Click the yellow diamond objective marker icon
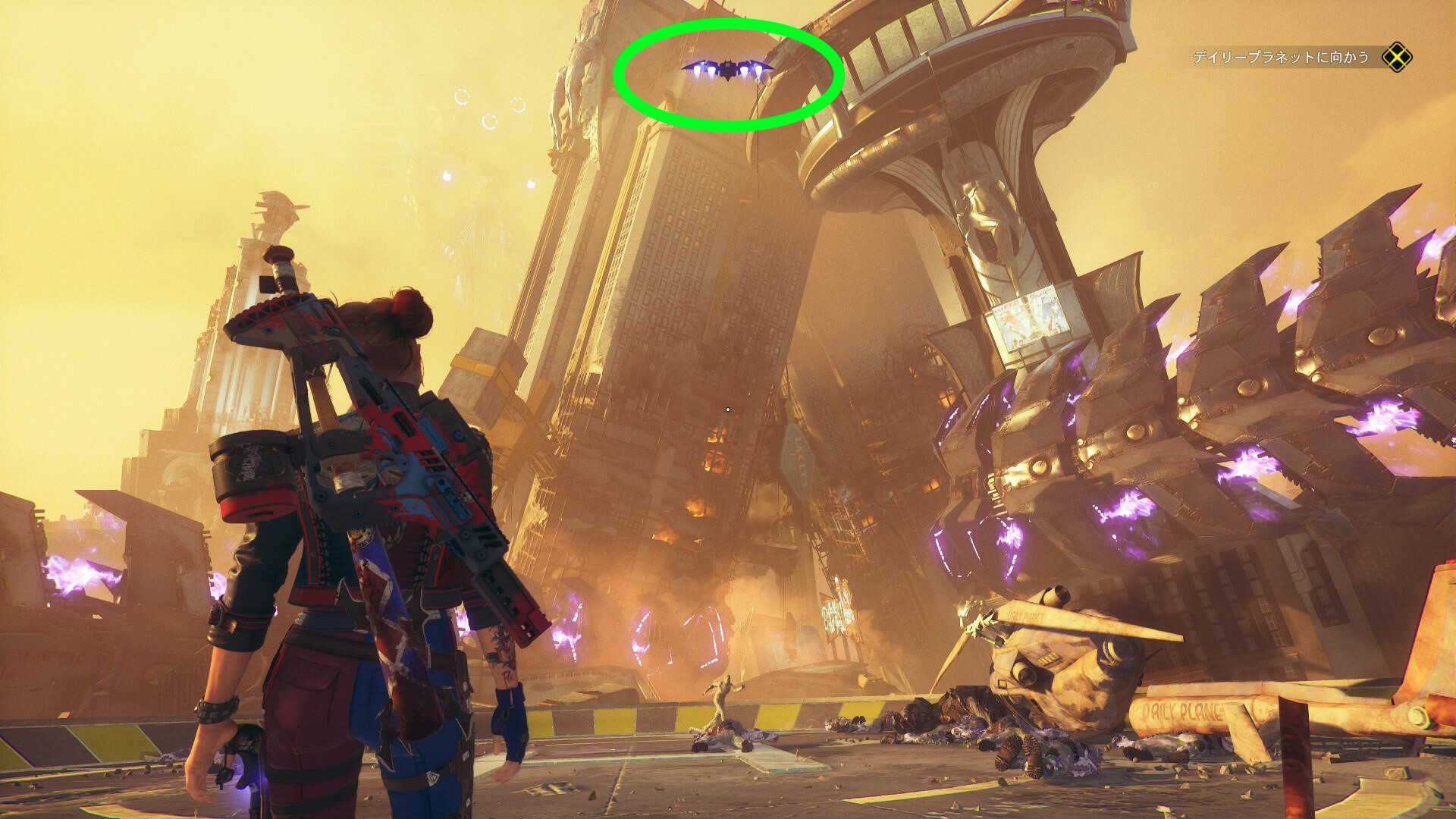The height and width of the screenshot is (819, 1456). pyautogui.click(x=1397, y=58)
